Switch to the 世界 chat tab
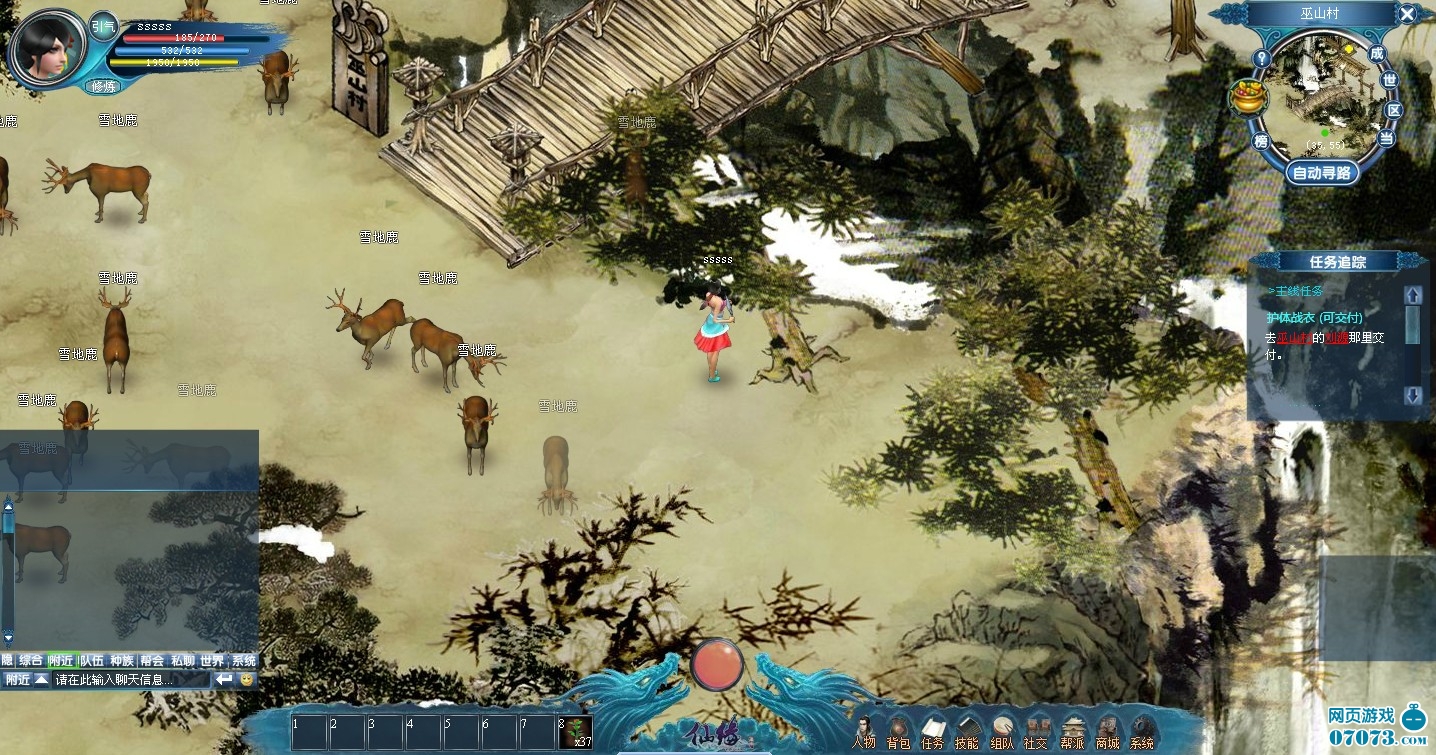Viewport: 1436px width, 755px height. click(x=212, y=660)
